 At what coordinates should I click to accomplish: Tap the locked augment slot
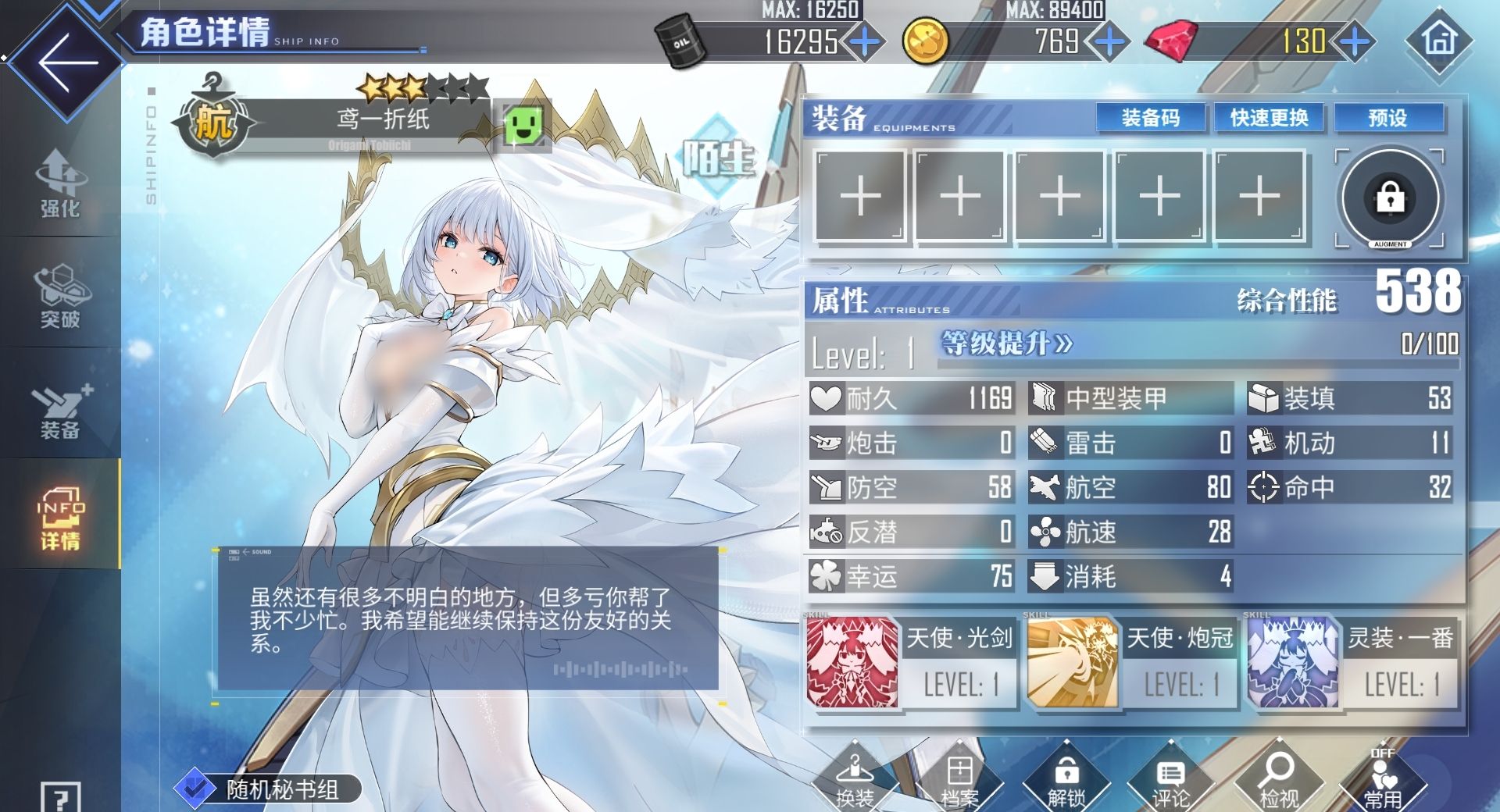click(1390, 198)
